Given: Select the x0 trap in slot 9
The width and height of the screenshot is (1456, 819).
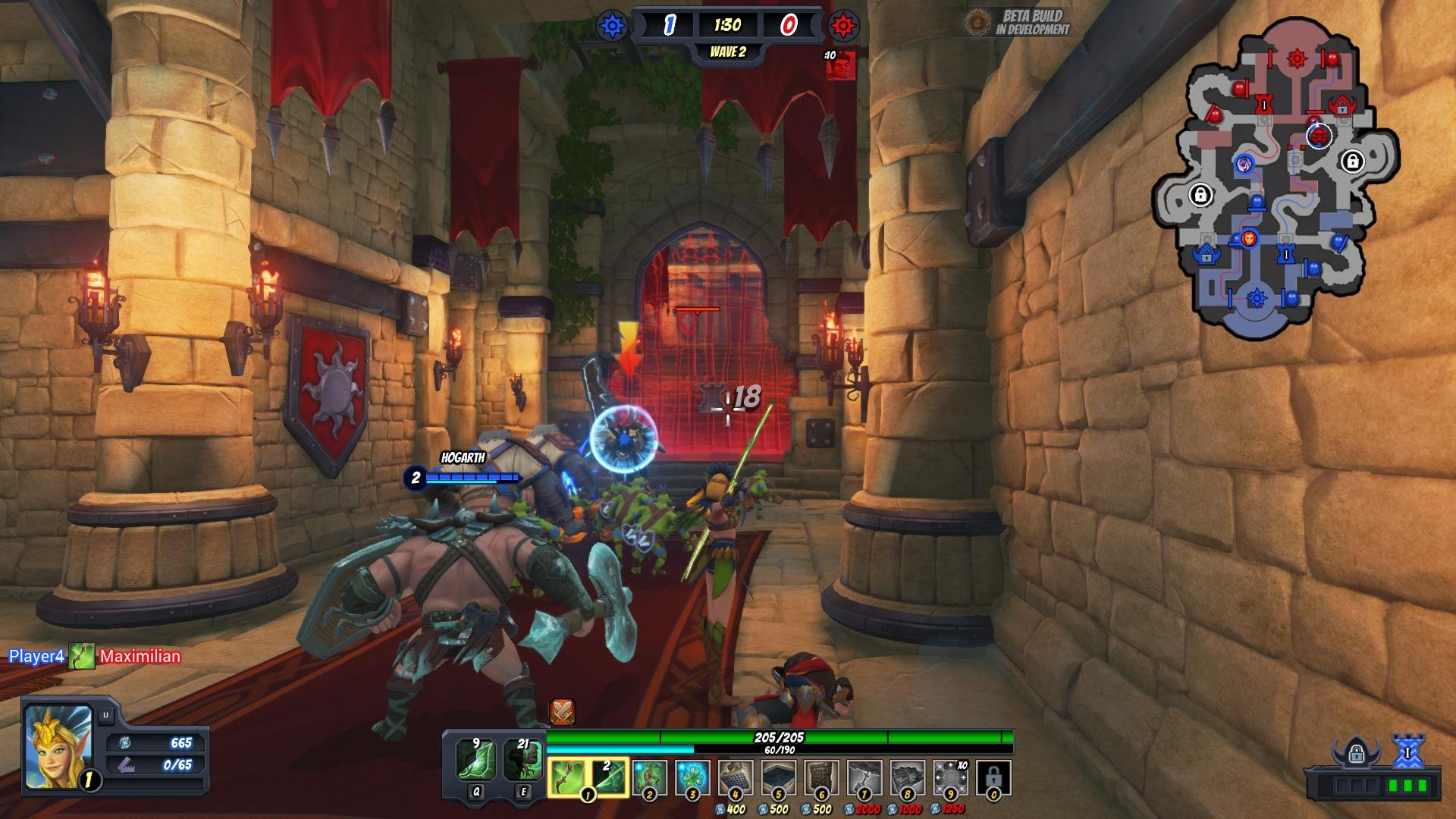Looking at the screenshot, I should 950,777.
